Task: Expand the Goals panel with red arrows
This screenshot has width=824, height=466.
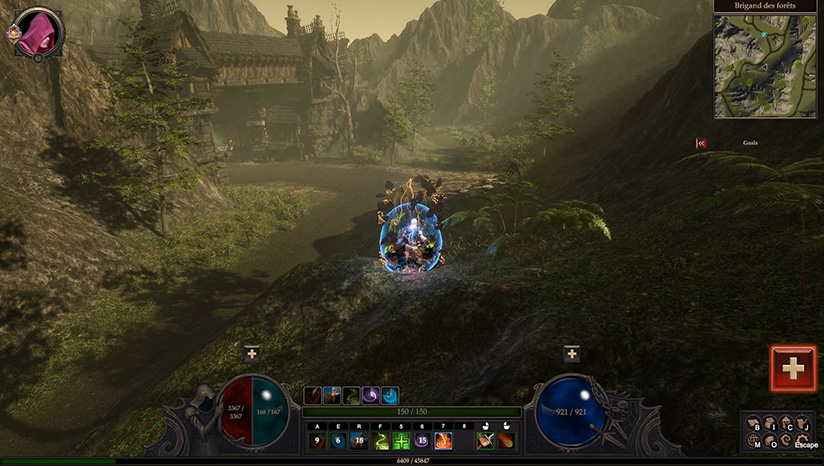Action: click(701, 143)
